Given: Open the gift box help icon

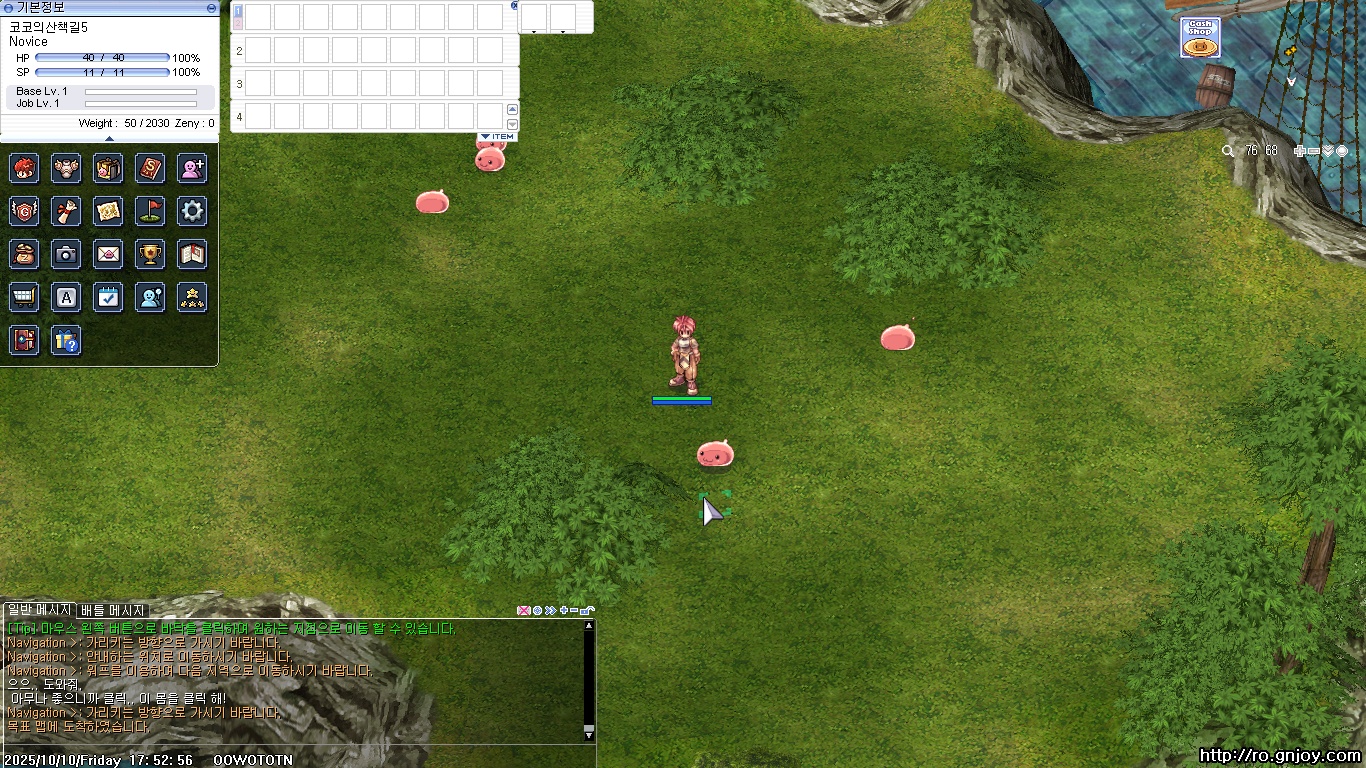Looking at the screenshot, I should (x=66, y=341).
